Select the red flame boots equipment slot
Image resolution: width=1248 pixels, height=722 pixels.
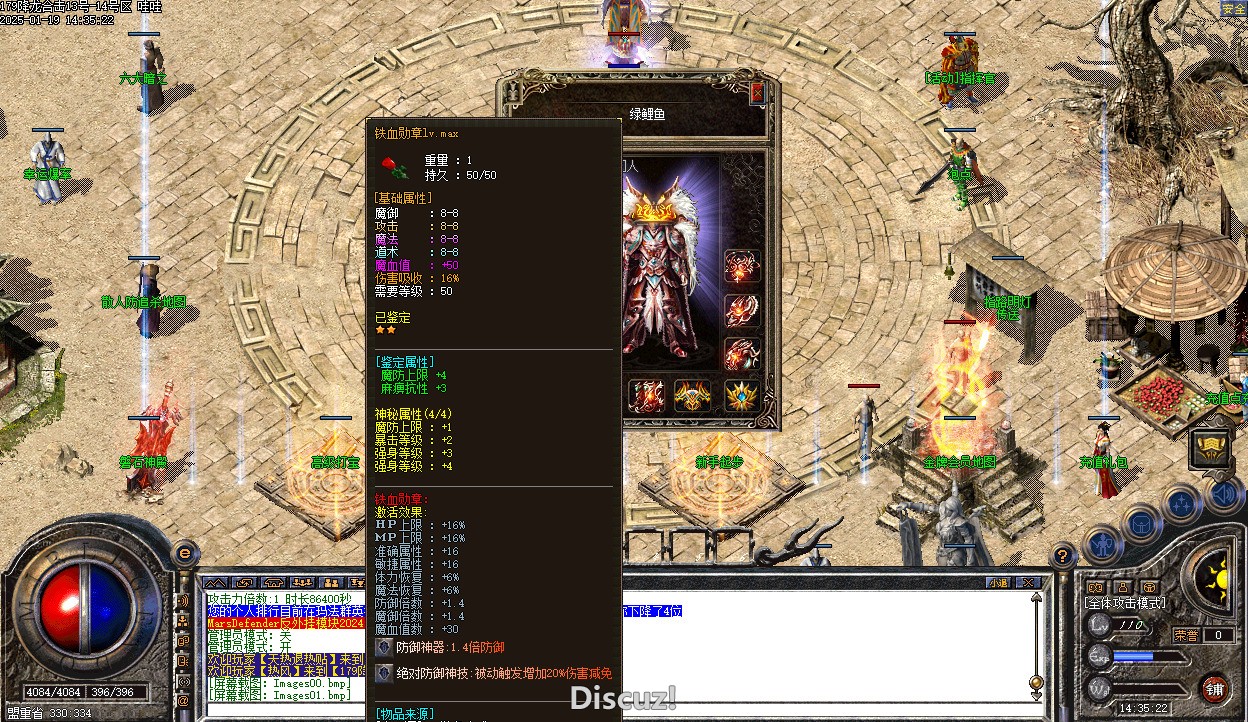point(646,395)
